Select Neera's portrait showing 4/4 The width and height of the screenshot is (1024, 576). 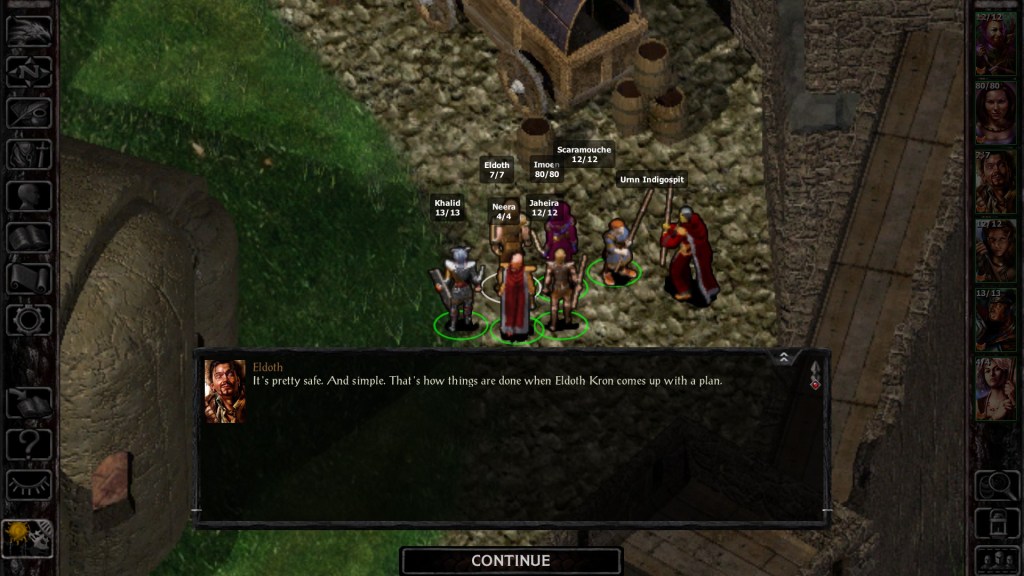tap(995, 388)
